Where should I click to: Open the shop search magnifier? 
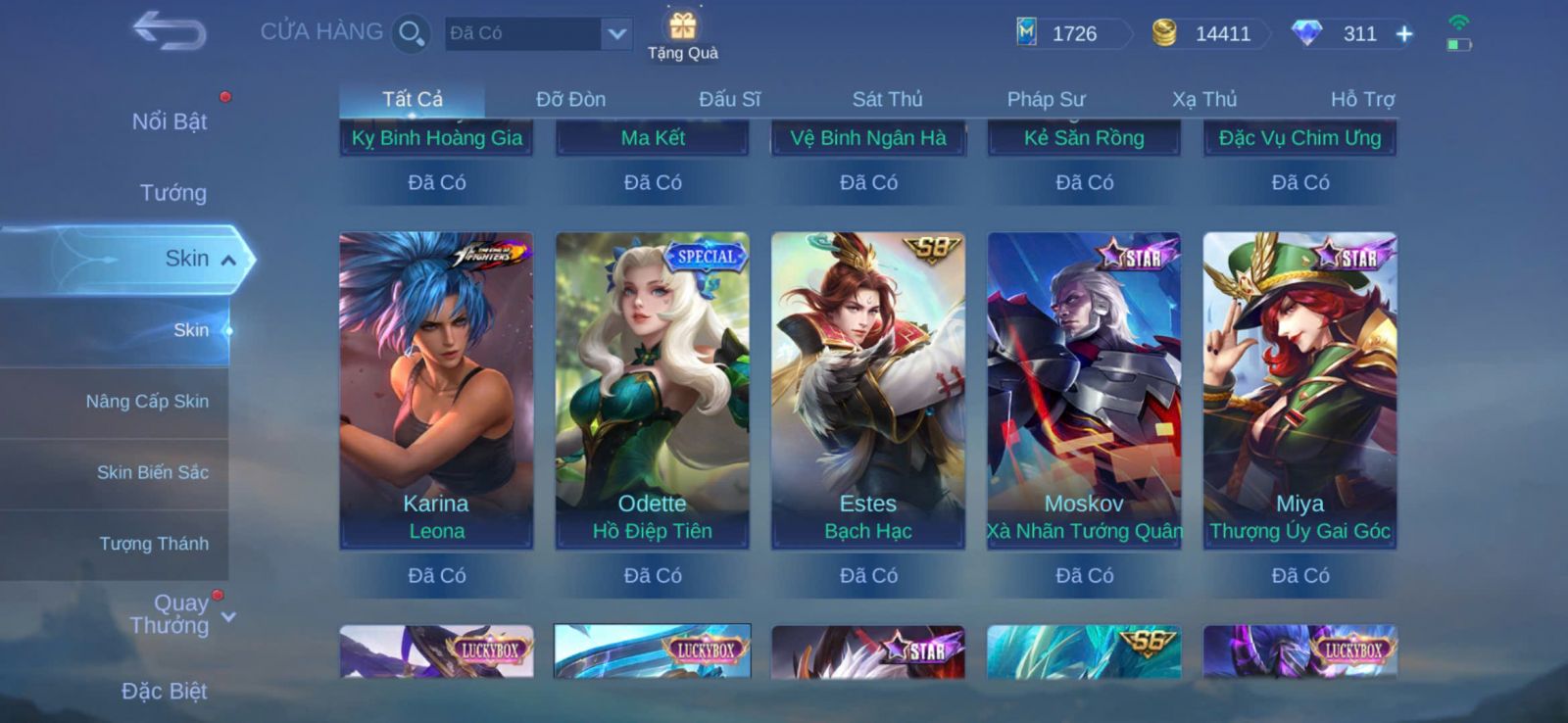tap(411, 34)
